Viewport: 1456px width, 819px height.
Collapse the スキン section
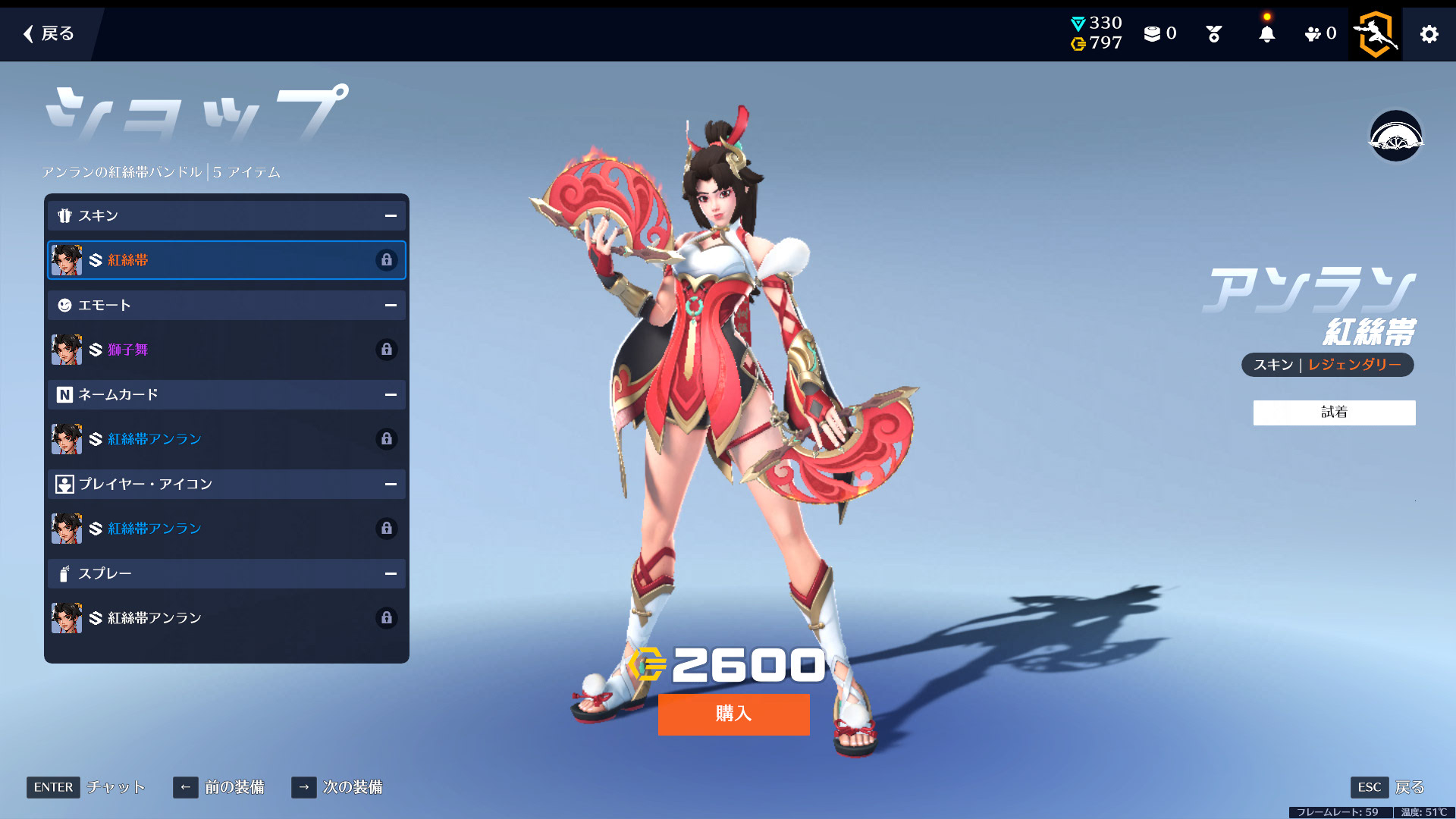click(x=391, y=216)
